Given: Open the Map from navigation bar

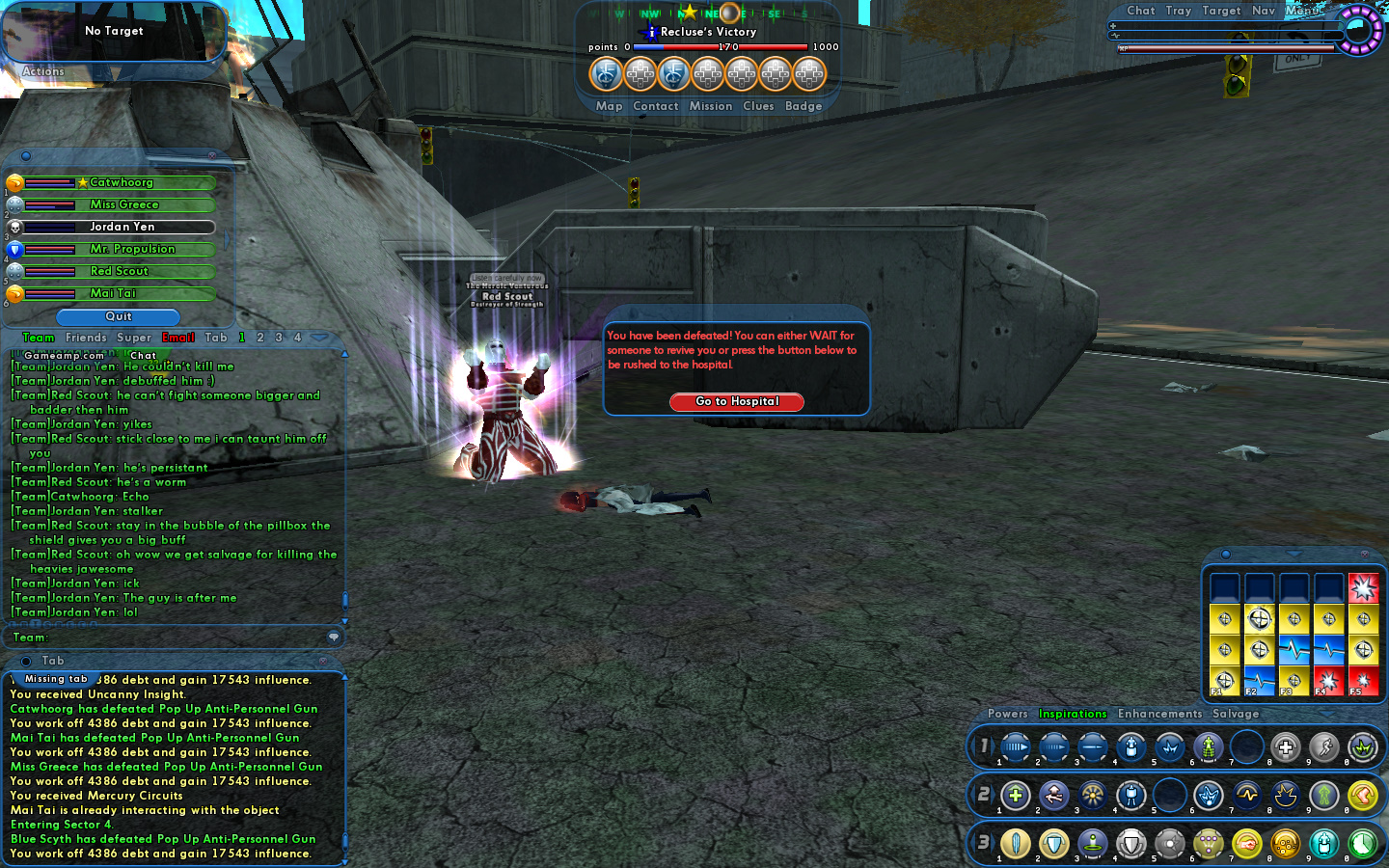Looking at the screenshot, I should (x=609, y=106).
